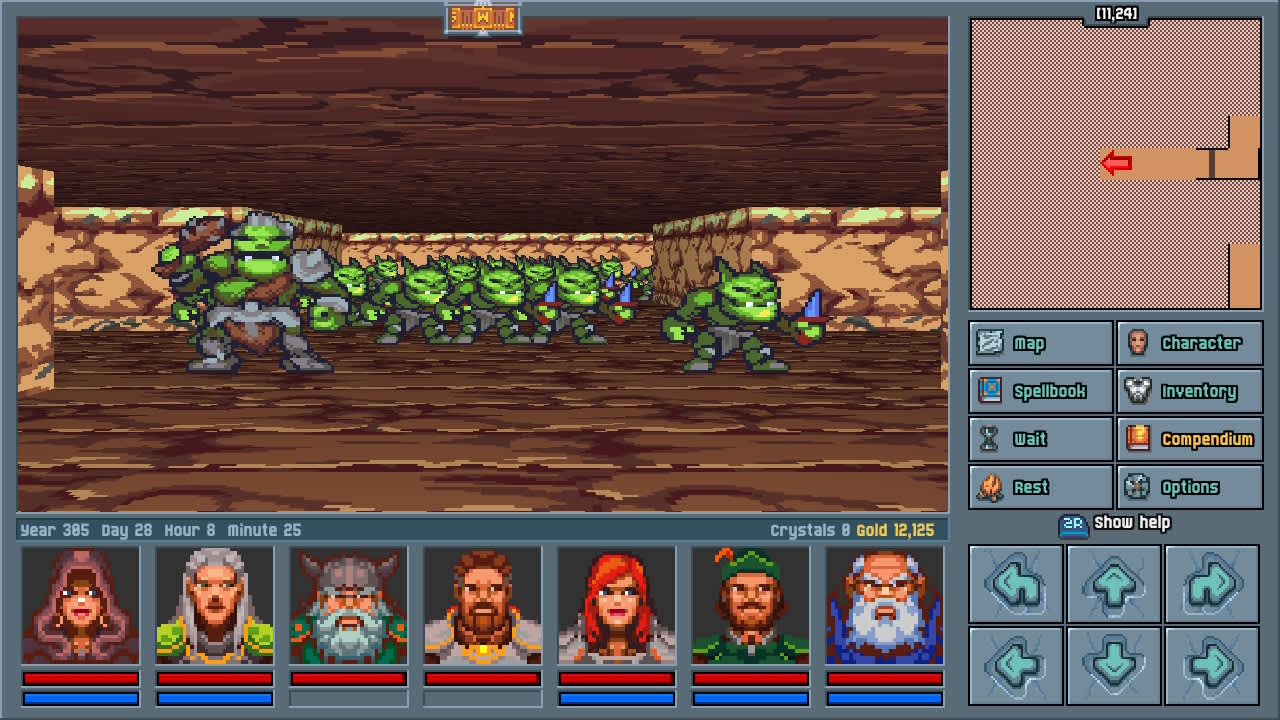The width and height of the screenshot is (1280, 720).
Task: Click the compass above the dungeon view
Action: [x=484, y=18]
